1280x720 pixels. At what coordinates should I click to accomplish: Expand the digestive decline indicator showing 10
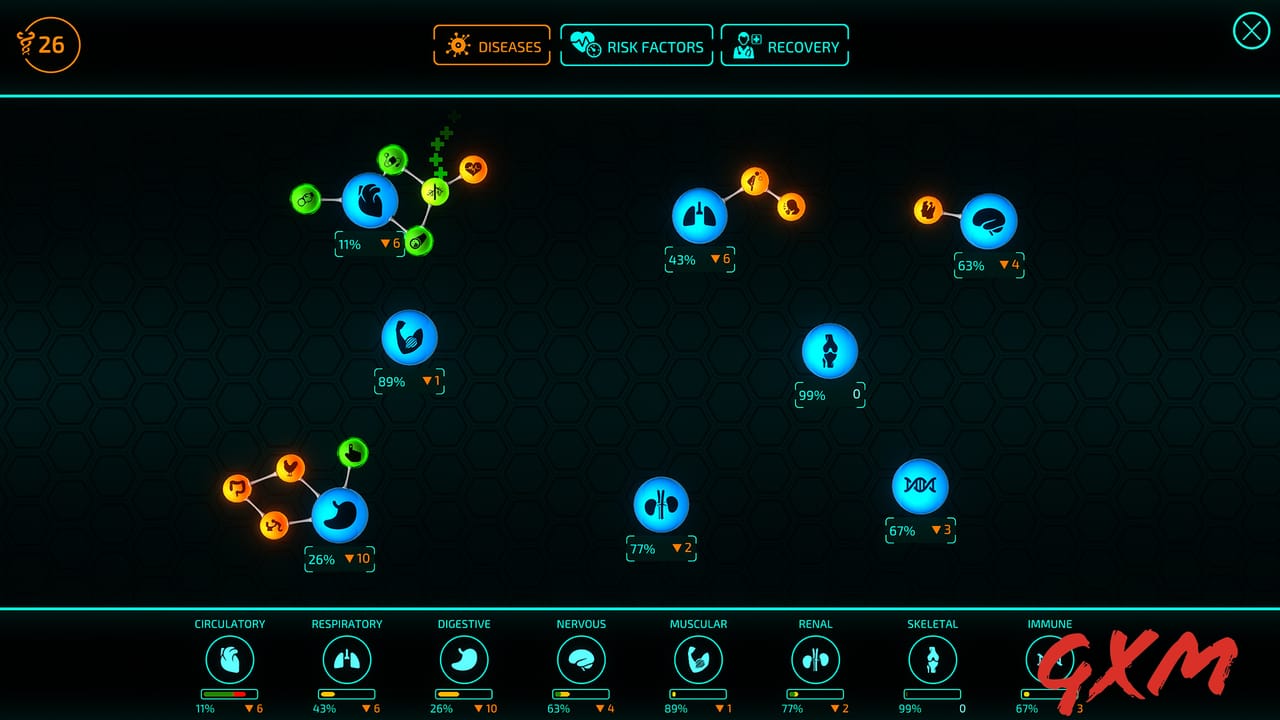pos(358,559)
